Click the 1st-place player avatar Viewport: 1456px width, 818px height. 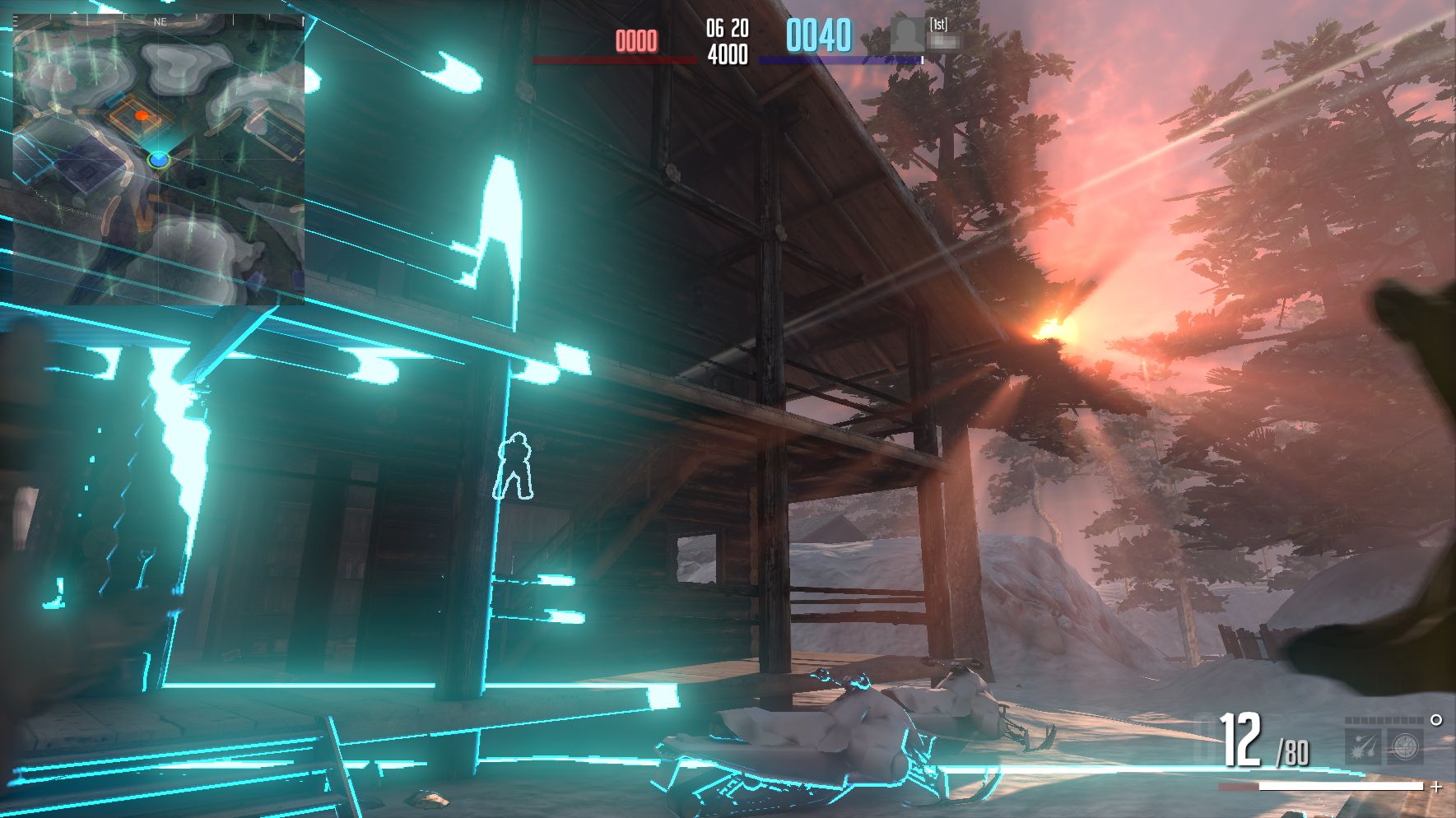906,35
